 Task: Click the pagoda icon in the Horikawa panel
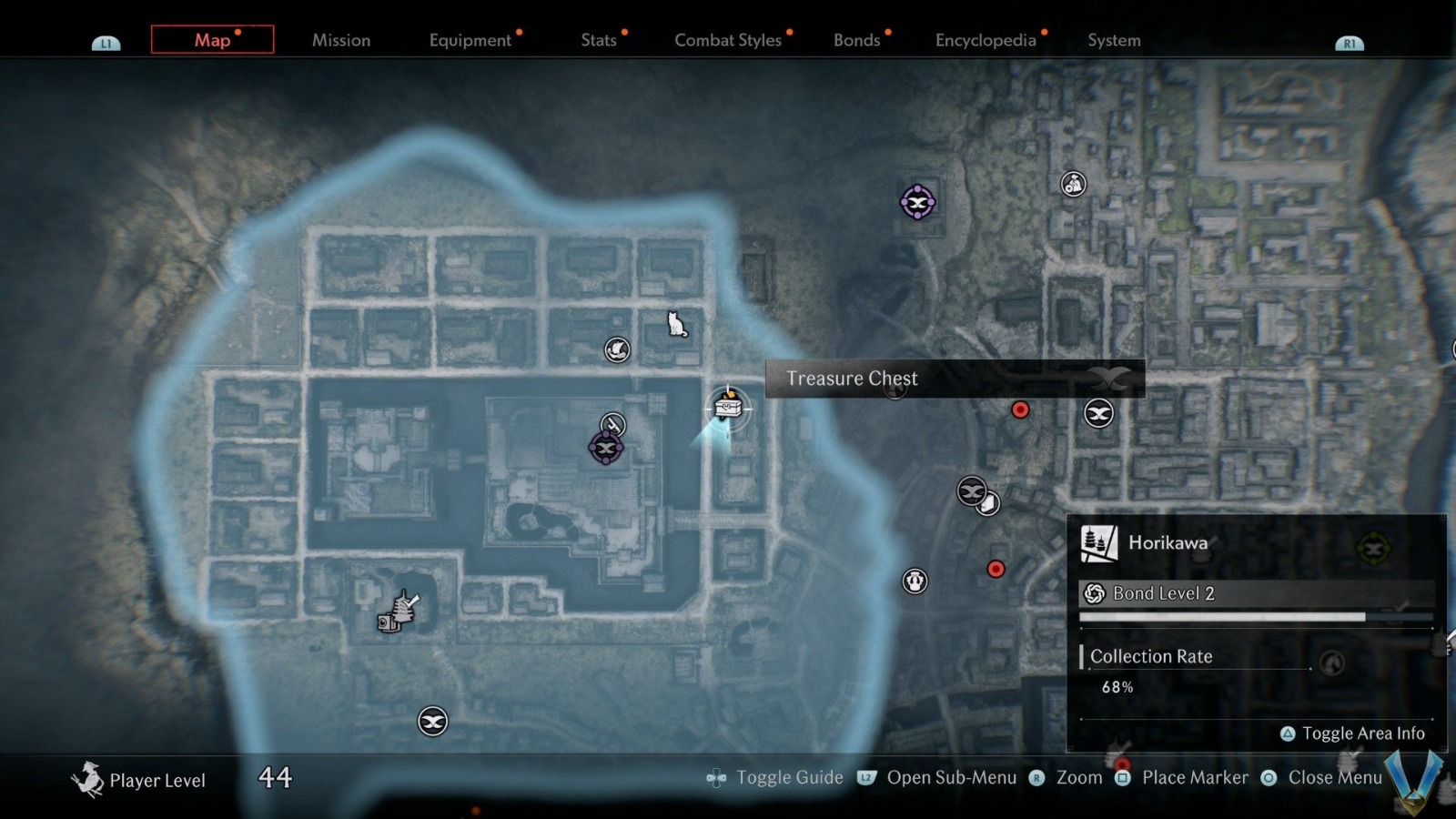(1097, 541)
